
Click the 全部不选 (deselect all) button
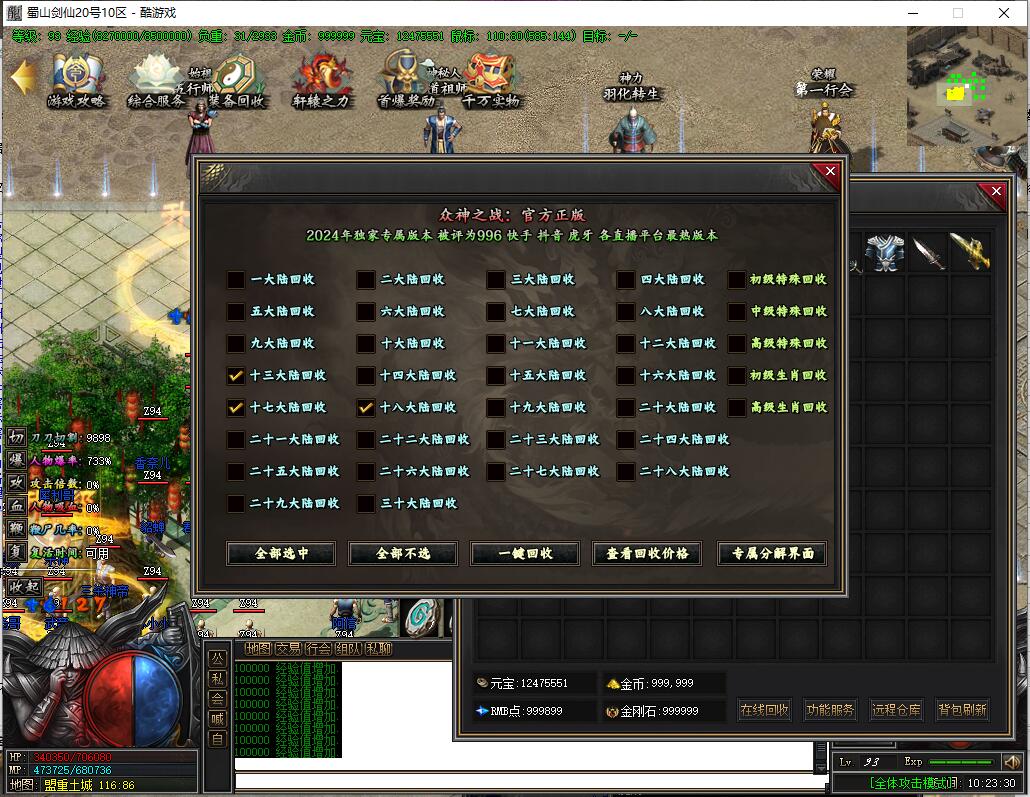point(403,553)
